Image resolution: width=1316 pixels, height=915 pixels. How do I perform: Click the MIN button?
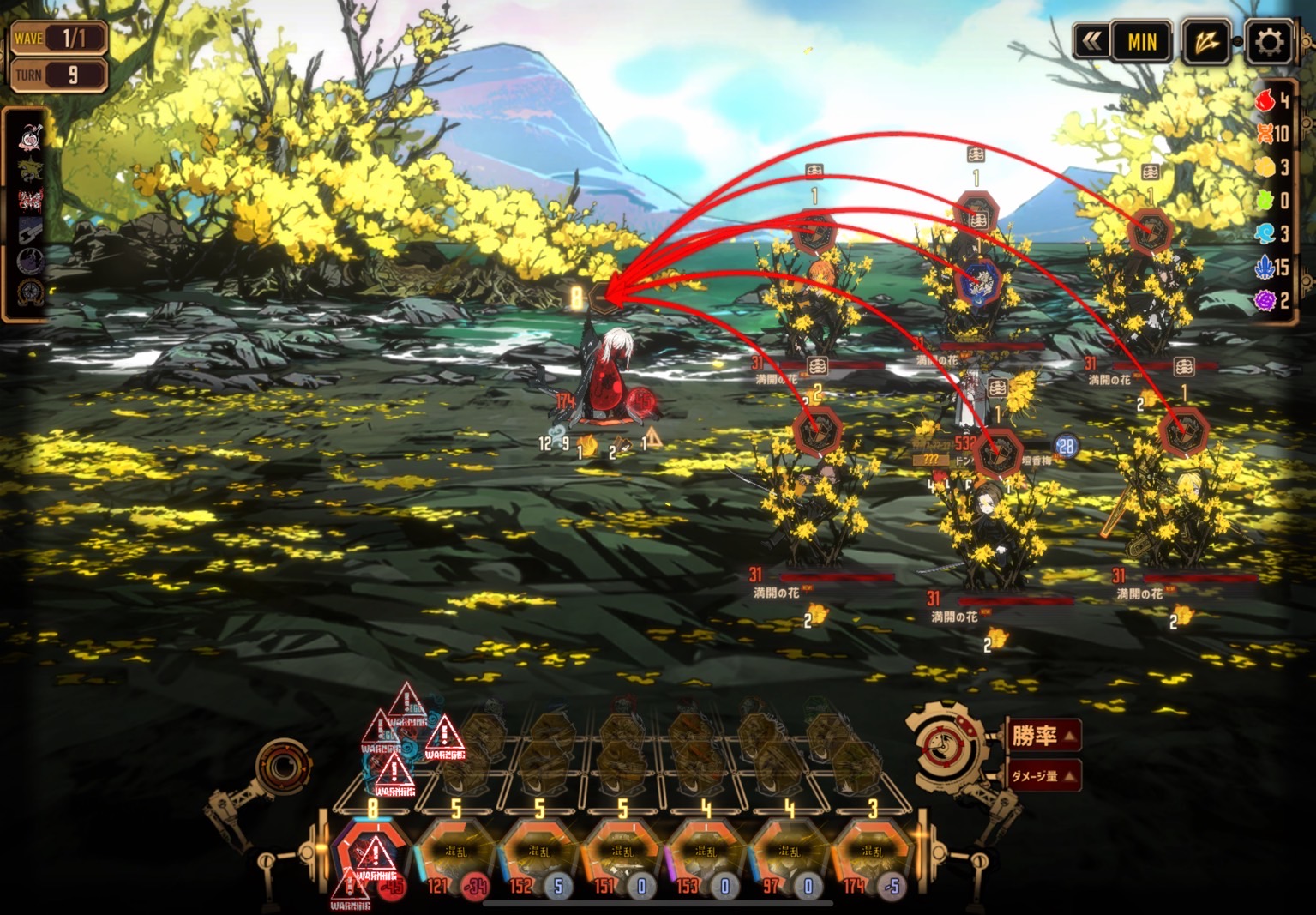(x=1142, y=41)
